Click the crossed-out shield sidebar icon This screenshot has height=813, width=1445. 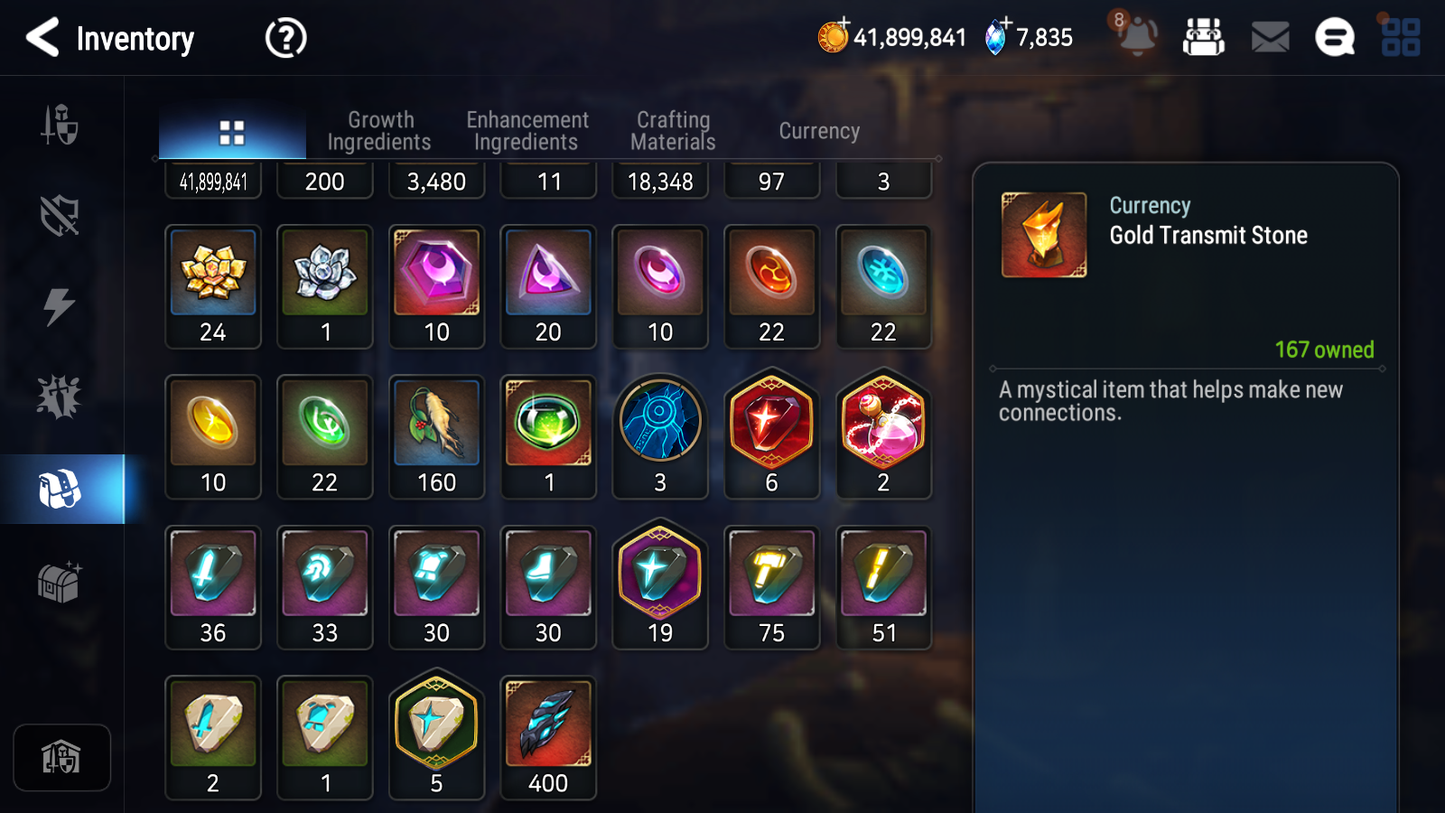[x=60, y=213]
